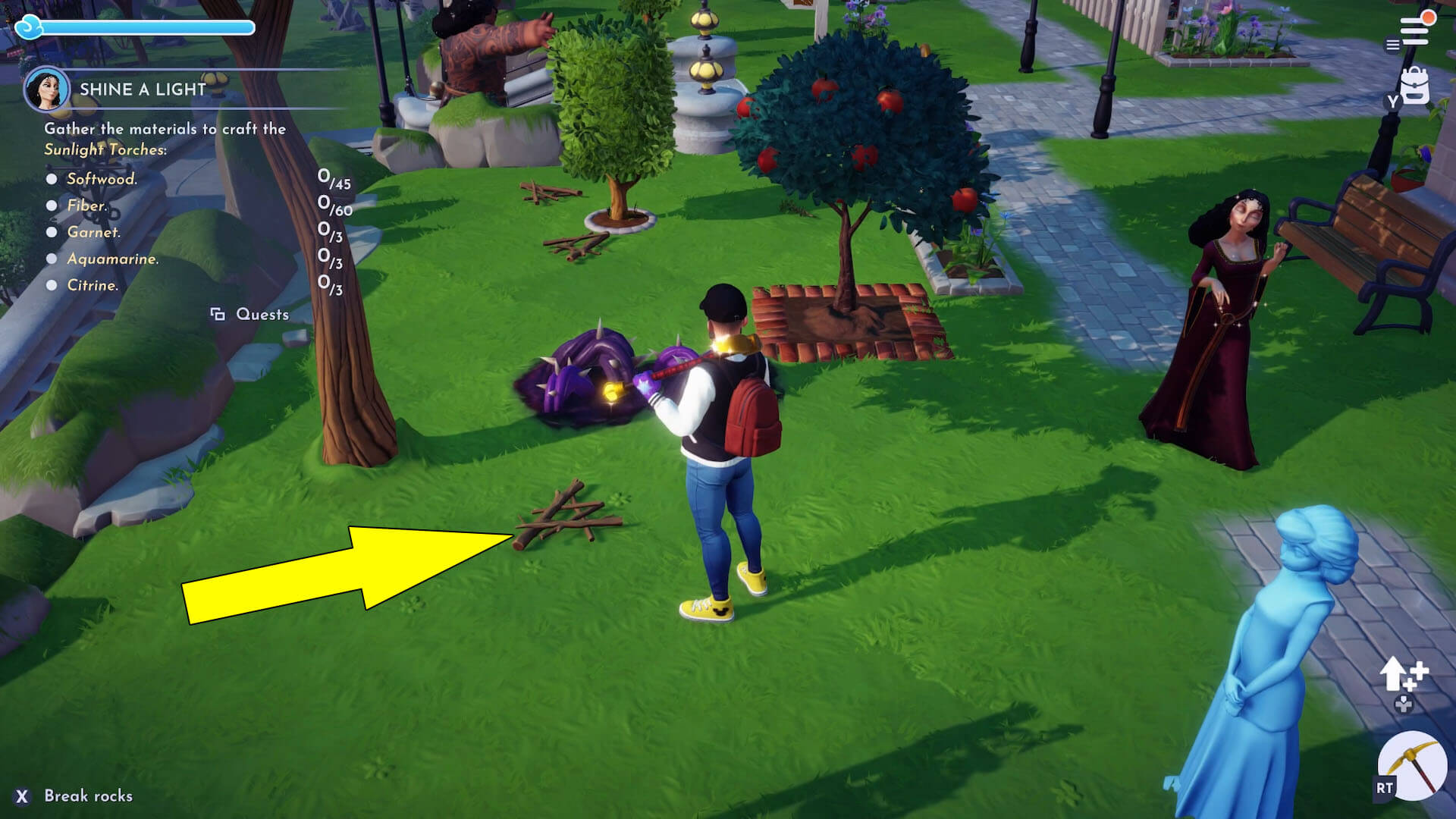Image resolution: width=1456 pixels, height=819 pixels.
Task: Click the arrow-and-sparkles boost icon
Action: coord(1403,673)
